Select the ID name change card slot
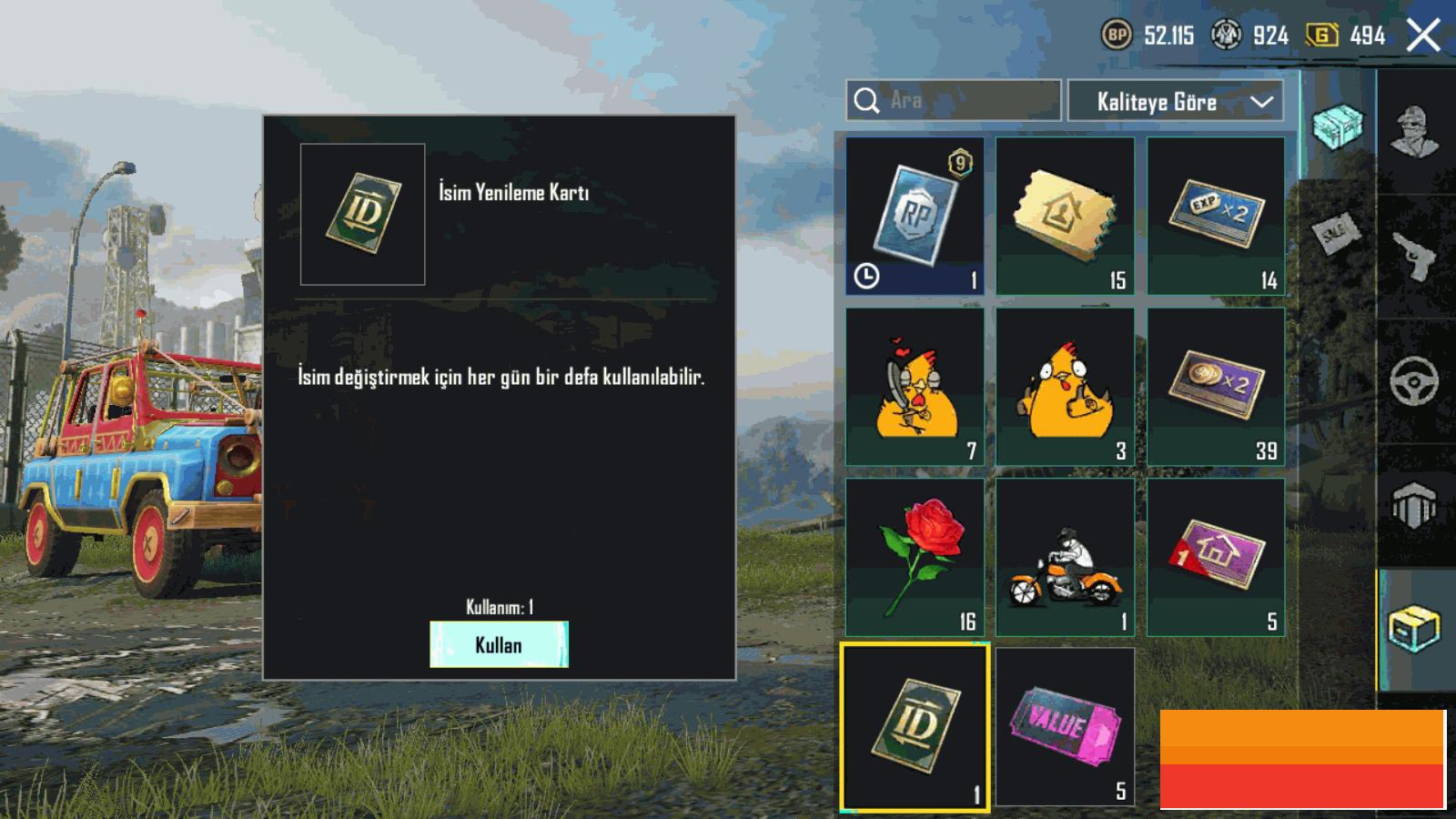This screenshot has height=819, width=1456. 915,726
